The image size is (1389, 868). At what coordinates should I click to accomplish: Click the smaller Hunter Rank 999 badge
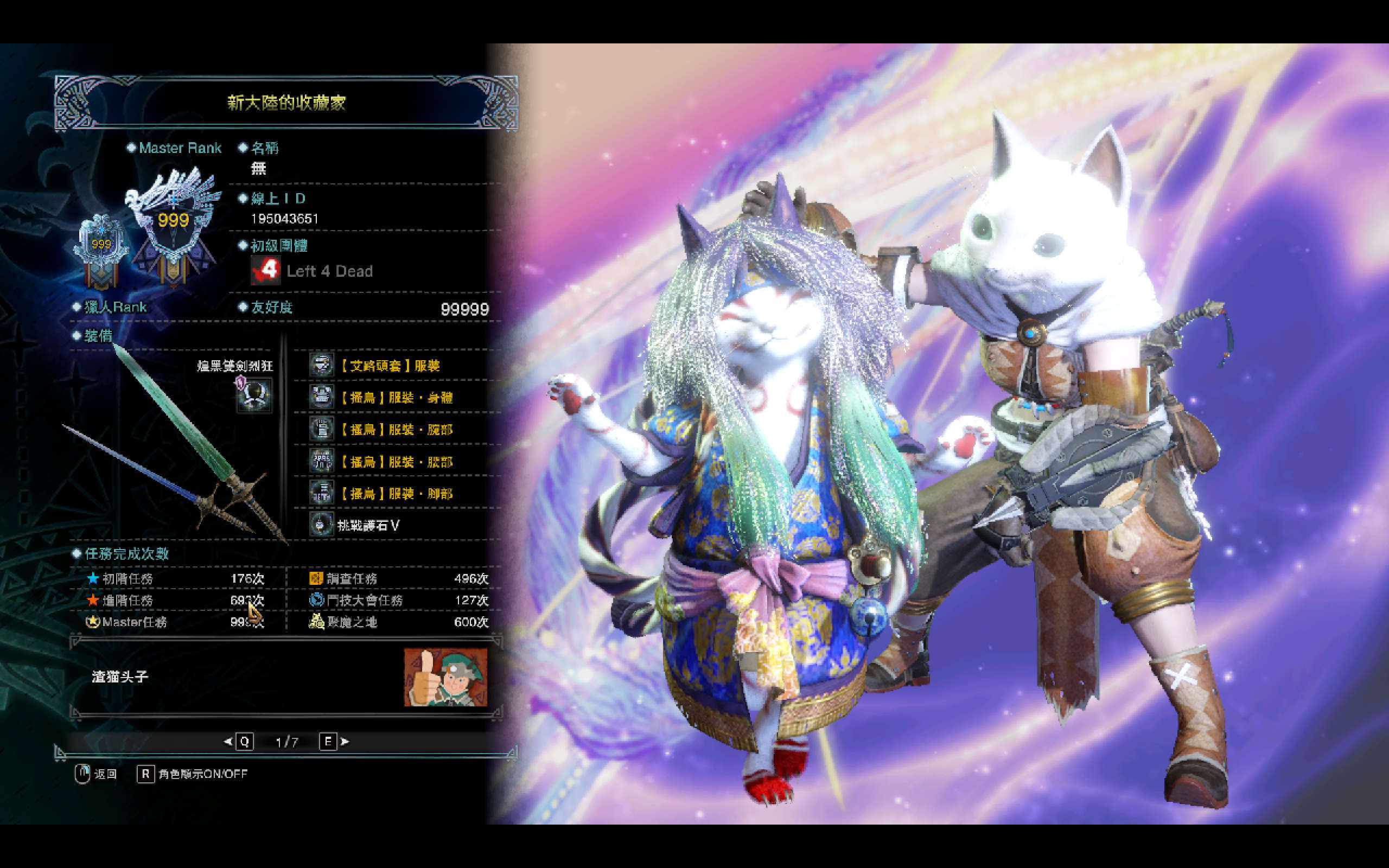click(x=101, y=248)
